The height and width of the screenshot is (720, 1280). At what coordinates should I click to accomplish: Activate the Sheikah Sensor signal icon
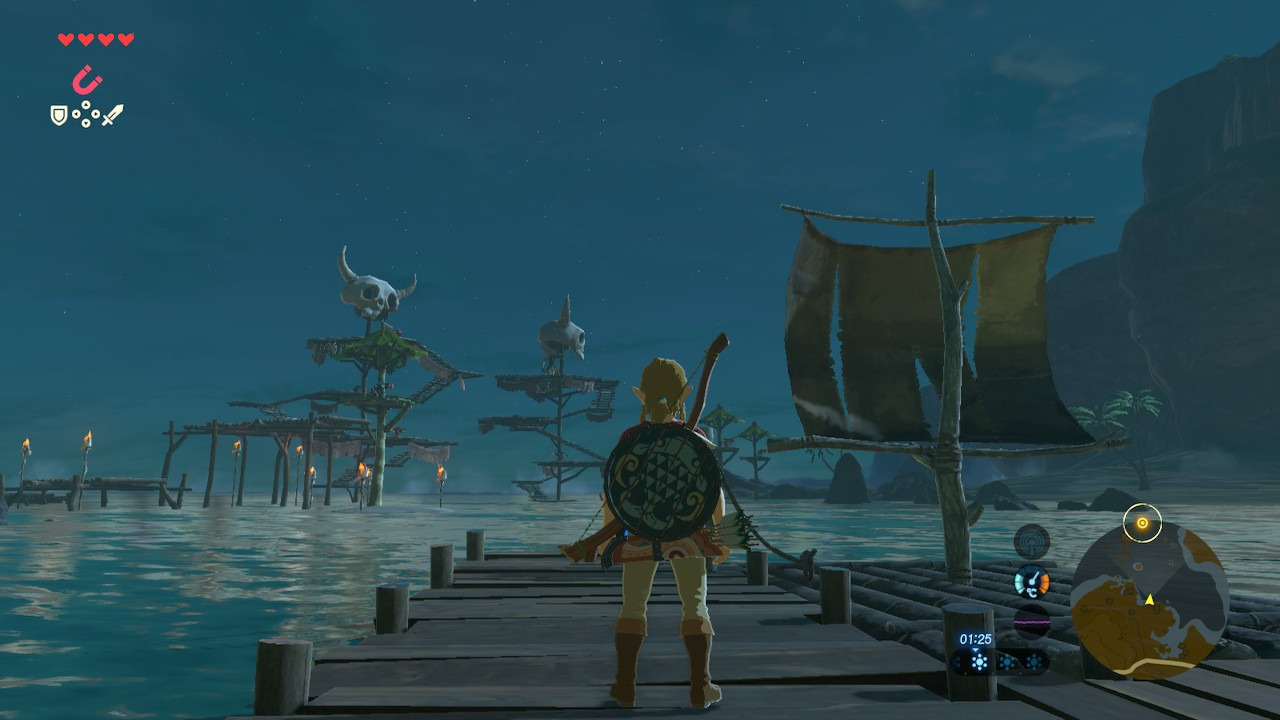[1032, 542]
